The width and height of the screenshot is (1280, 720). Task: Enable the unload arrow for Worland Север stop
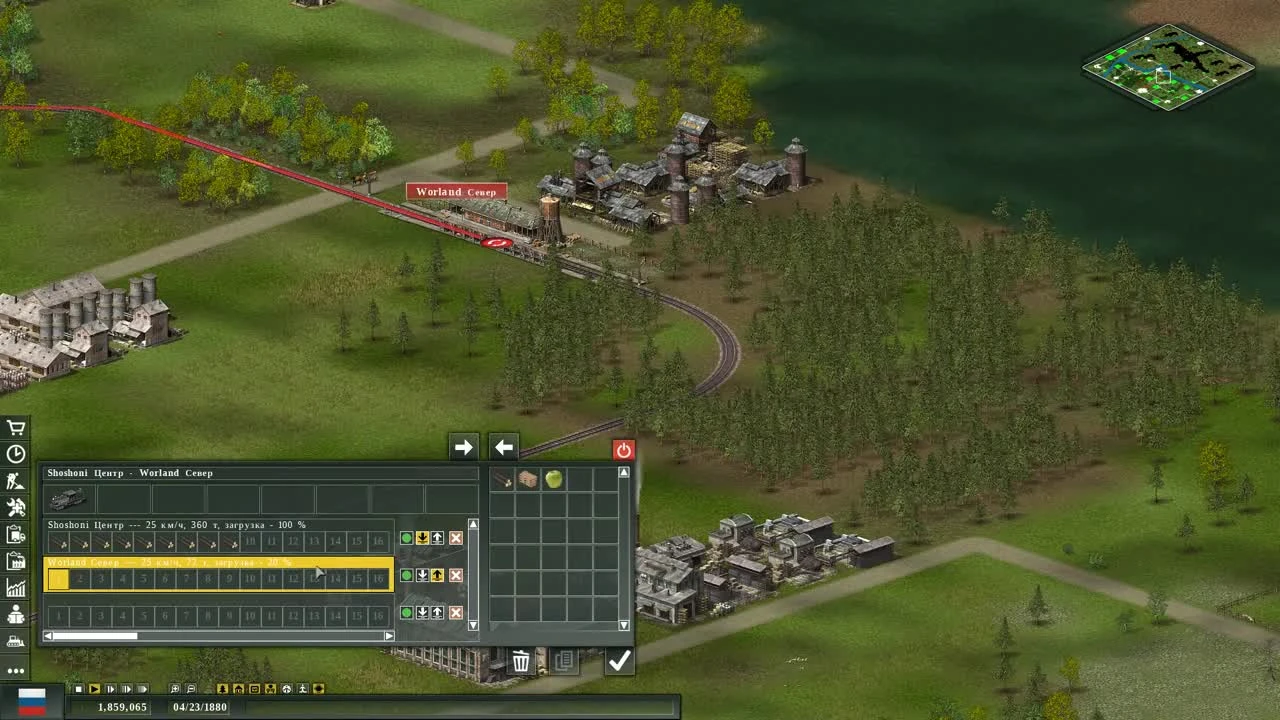(420, 575)
